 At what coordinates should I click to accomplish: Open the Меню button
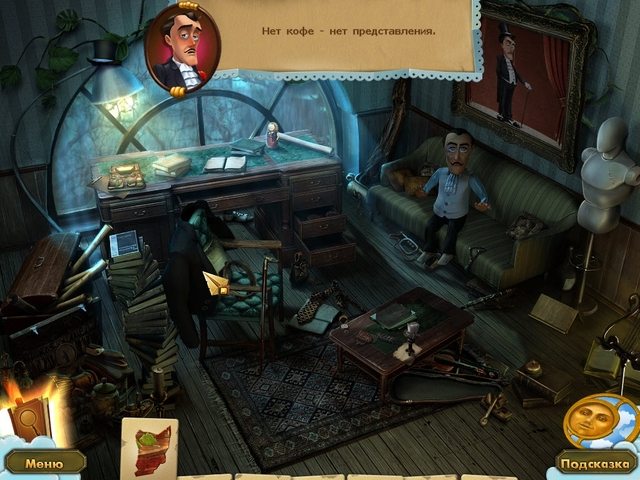point(43,463)
